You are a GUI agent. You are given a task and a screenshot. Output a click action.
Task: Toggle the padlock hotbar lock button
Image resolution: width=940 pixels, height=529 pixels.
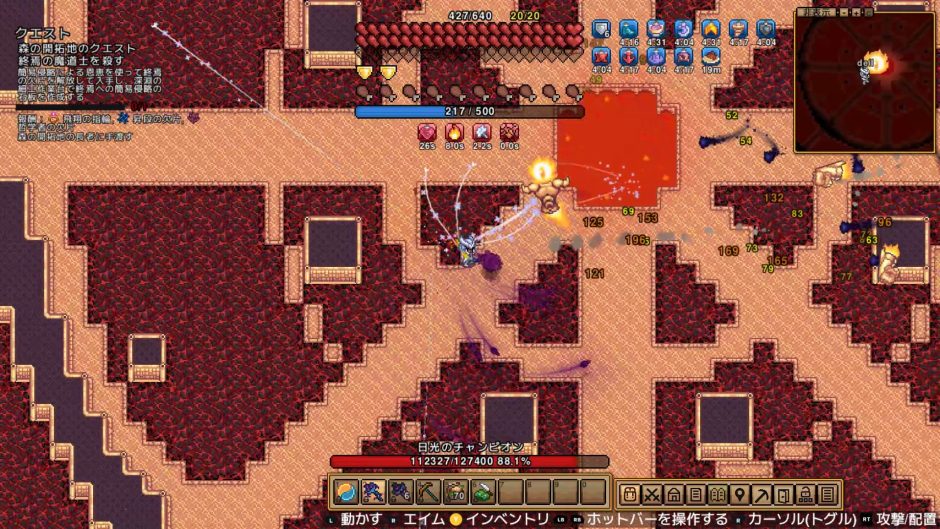click(806, 494)
